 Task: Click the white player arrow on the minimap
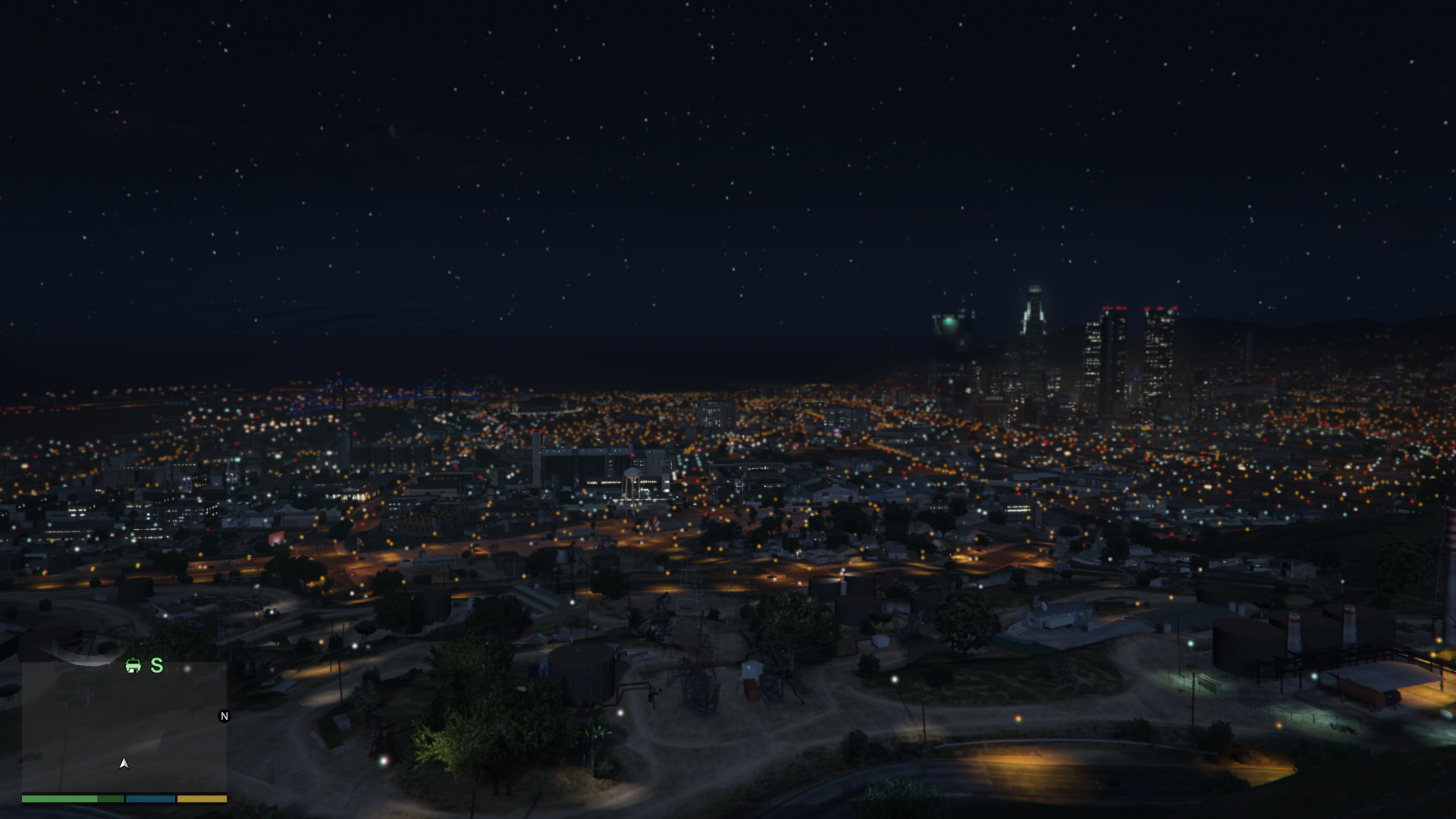point(124,763)
